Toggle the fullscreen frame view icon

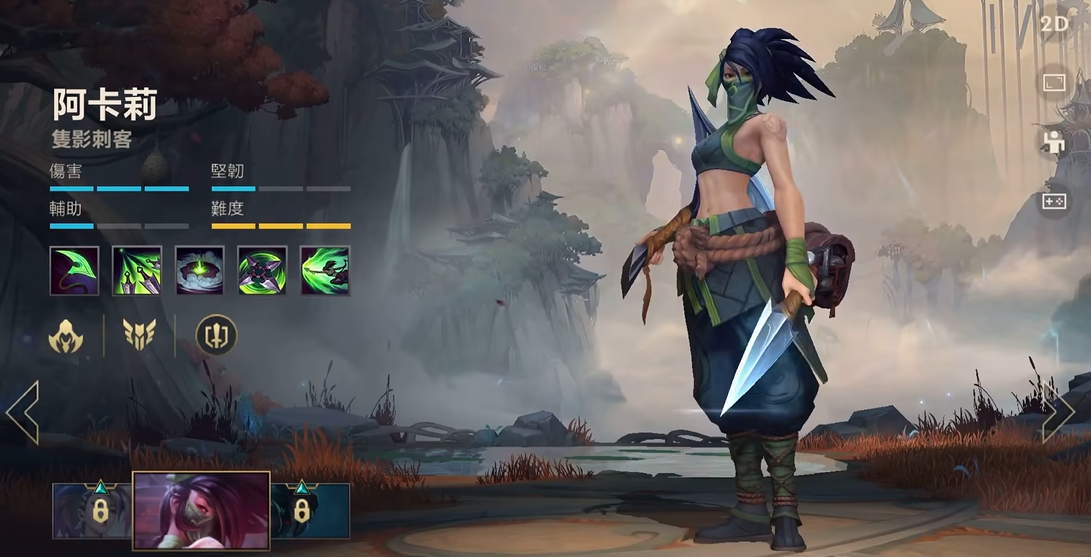pyautogui.click(x=1054, y=83)
